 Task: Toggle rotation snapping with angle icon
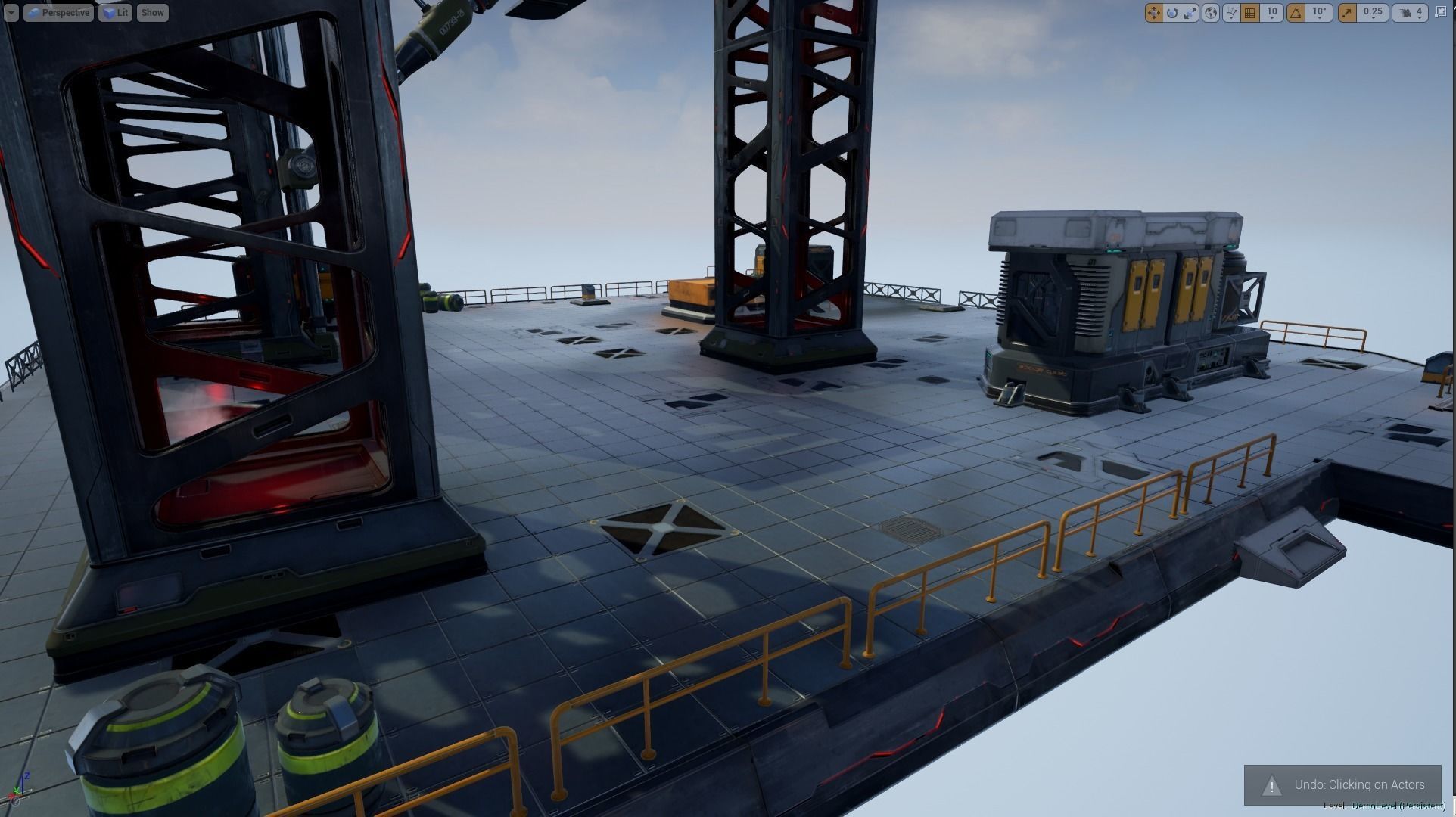1296,12
